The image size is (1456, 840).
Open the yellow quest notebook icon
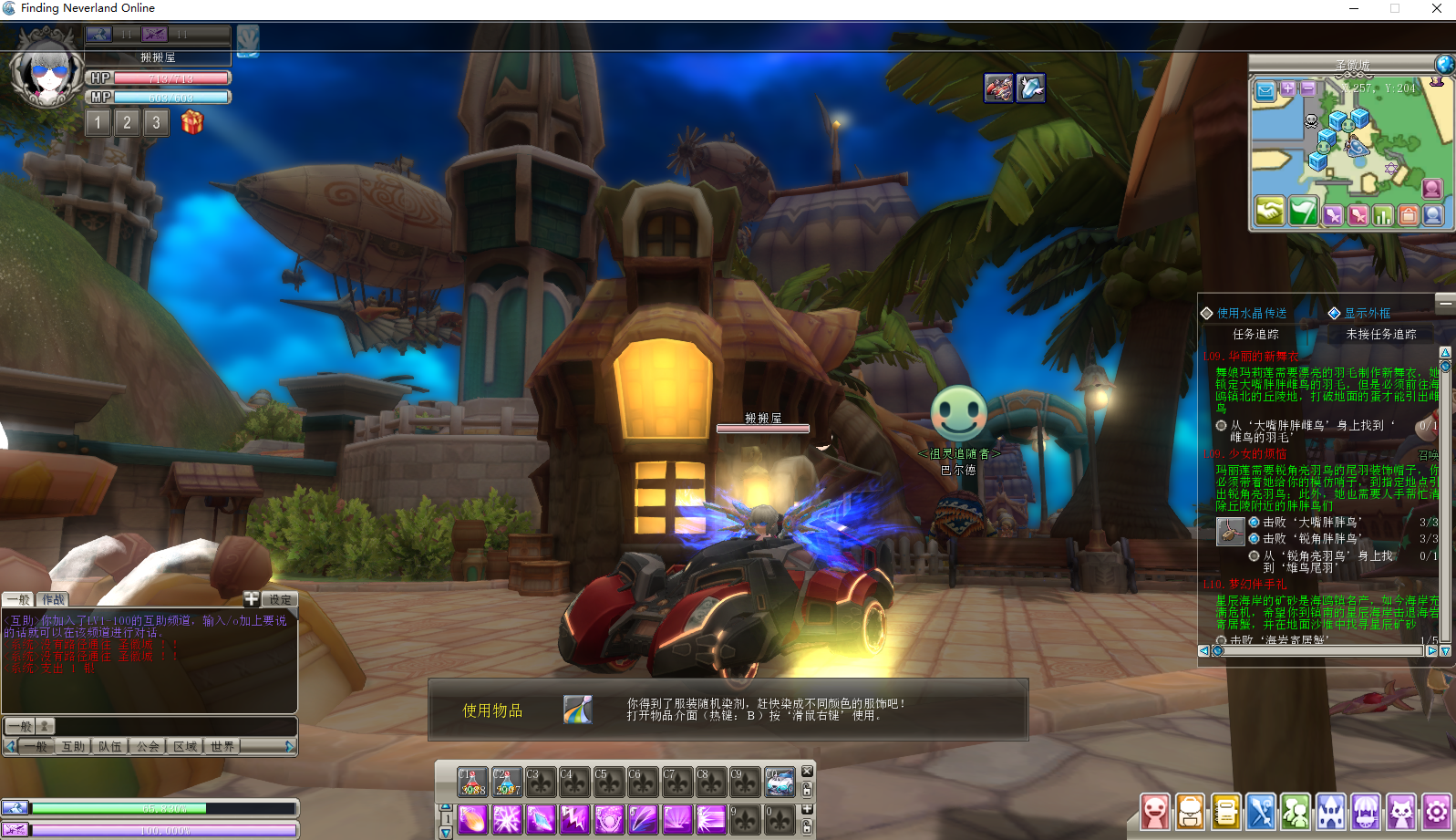pyautogui.click(x=1225, y=811)
